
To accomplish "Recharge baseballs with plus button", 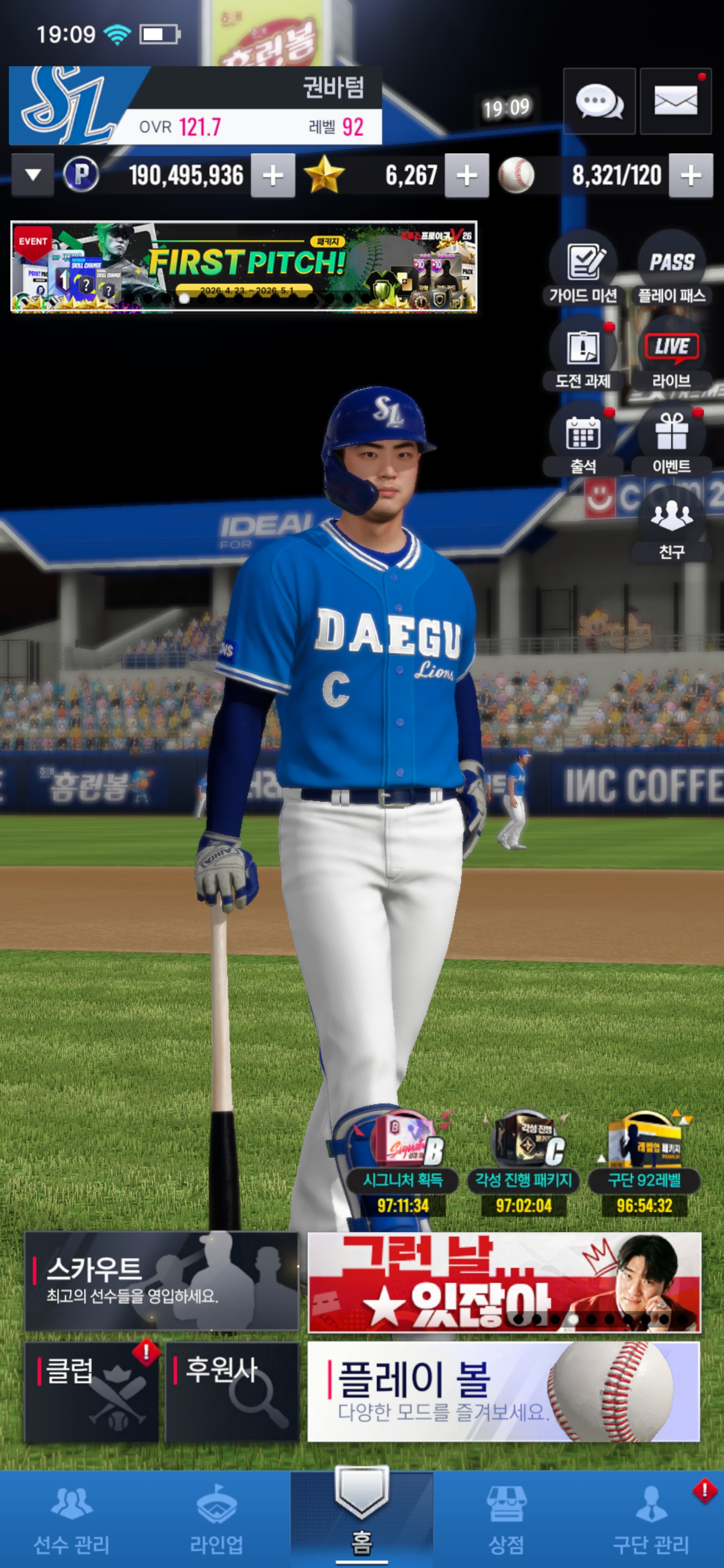I will click(690, 176).
